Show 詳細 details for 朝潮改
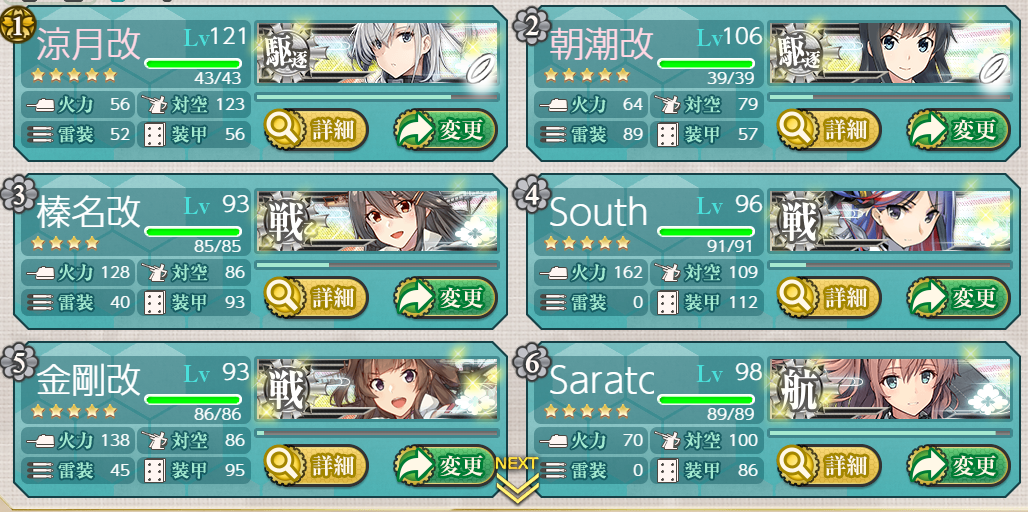The height and width of the screenshot is (512, 1028). pyautogui.click(x=829, y=129)
